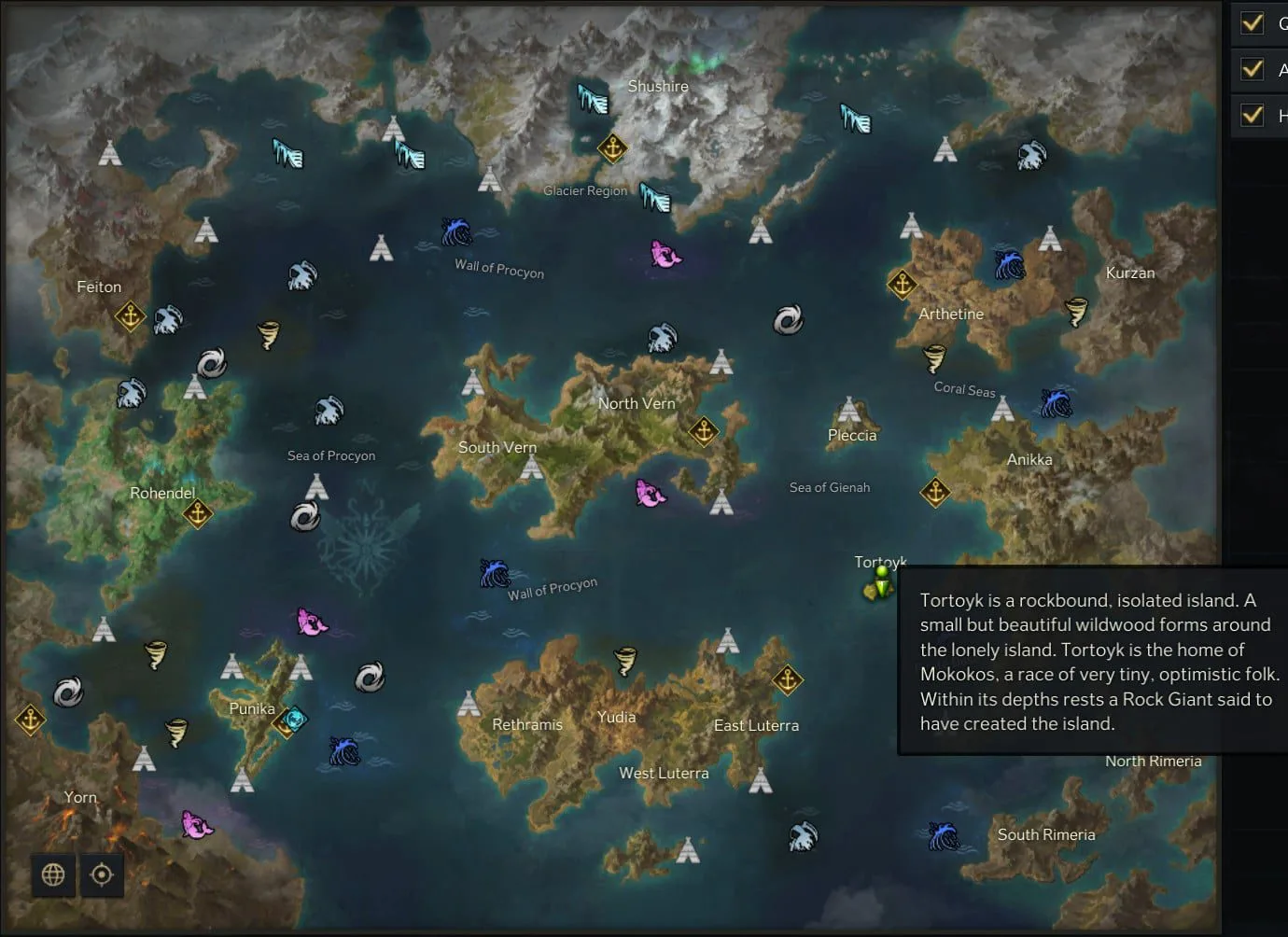This screenshot has width=1288, height=937.
Task: Choose the Rethramis continent label
Action: point(527,724)
